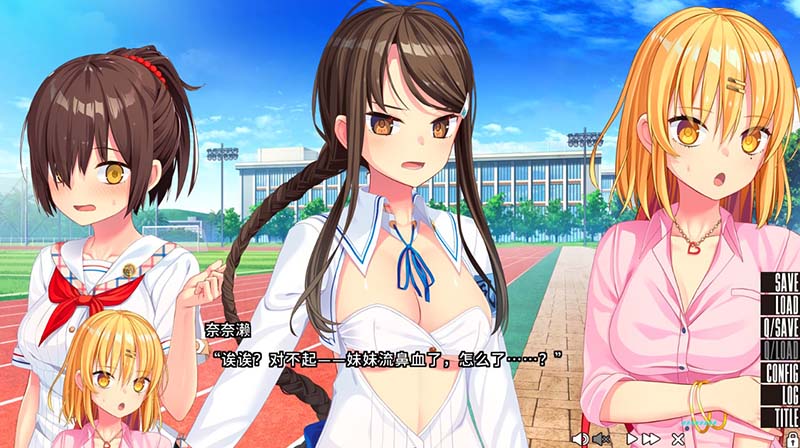Image resolution: width=800 pixels, height=448 pixels.
Task: Activate skip with the fast-forward arrows
Action: tap(651, 438)
